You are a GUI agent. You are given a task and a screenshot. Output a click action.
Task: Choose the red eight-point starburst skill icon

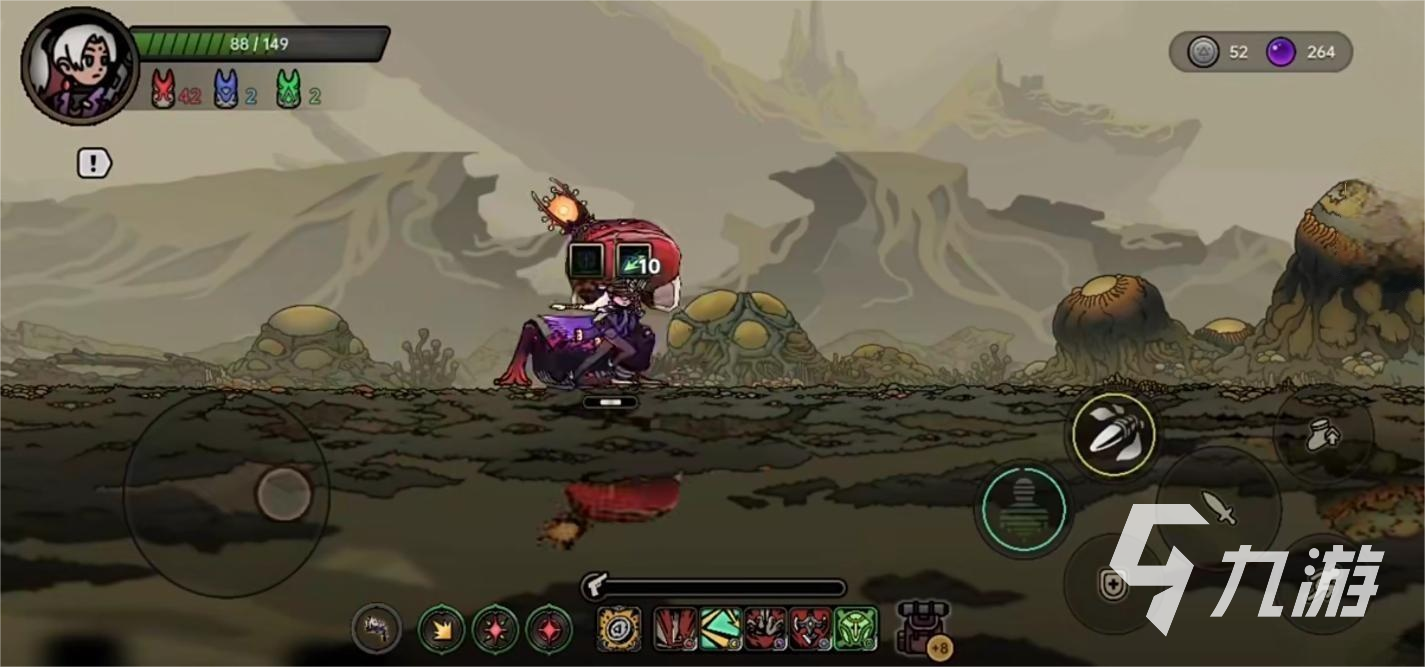(495, 629)
